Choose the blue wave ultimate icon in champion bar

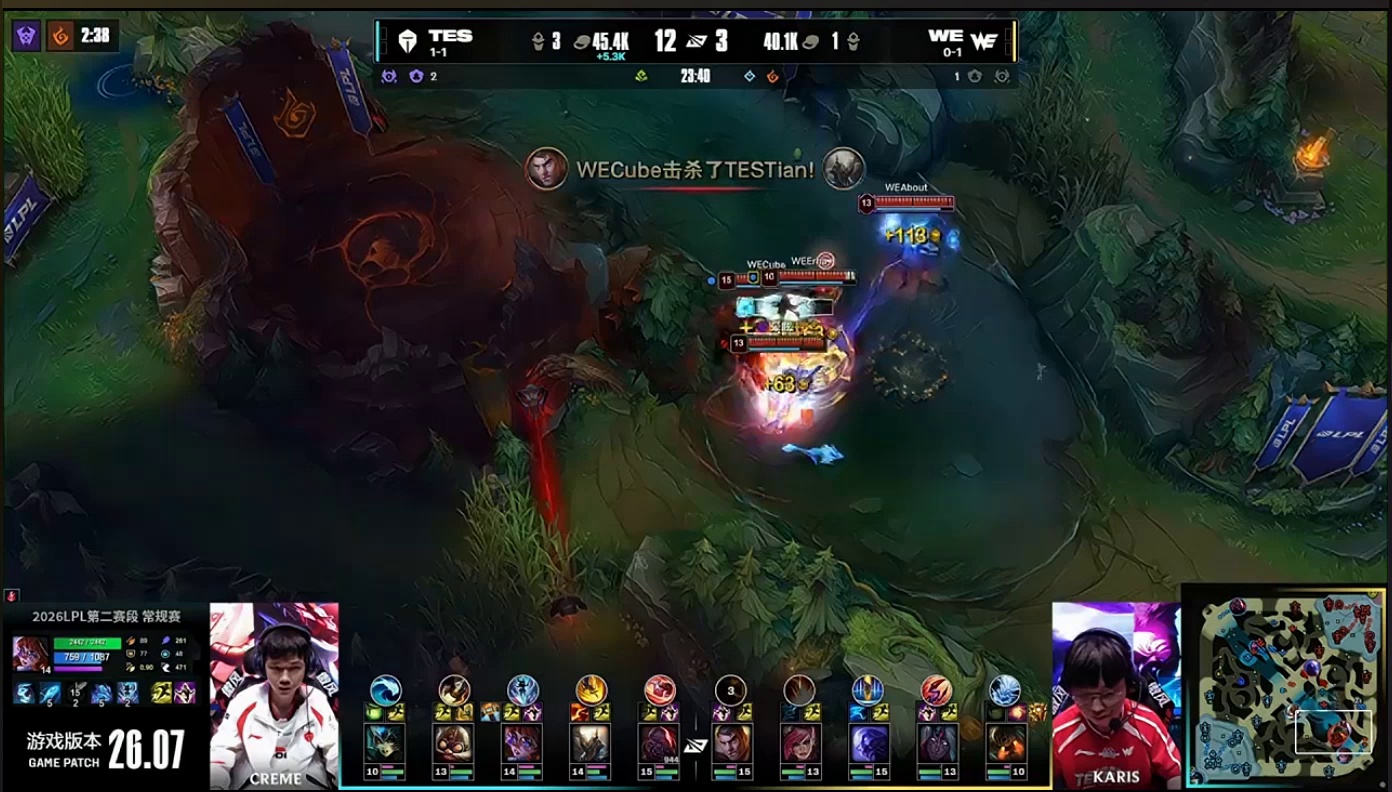(385, 690)
